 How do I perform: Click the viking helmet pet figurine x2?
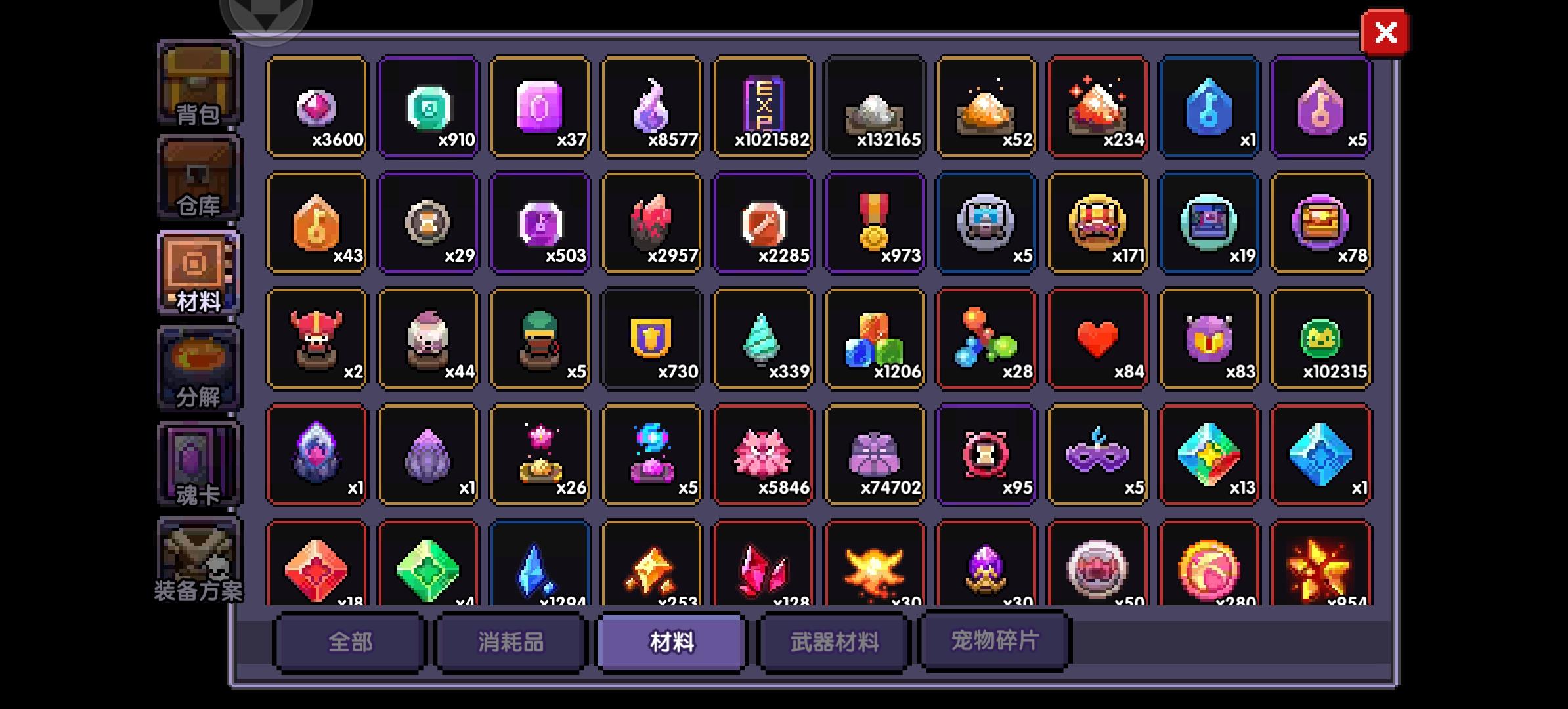coord(316,338)
